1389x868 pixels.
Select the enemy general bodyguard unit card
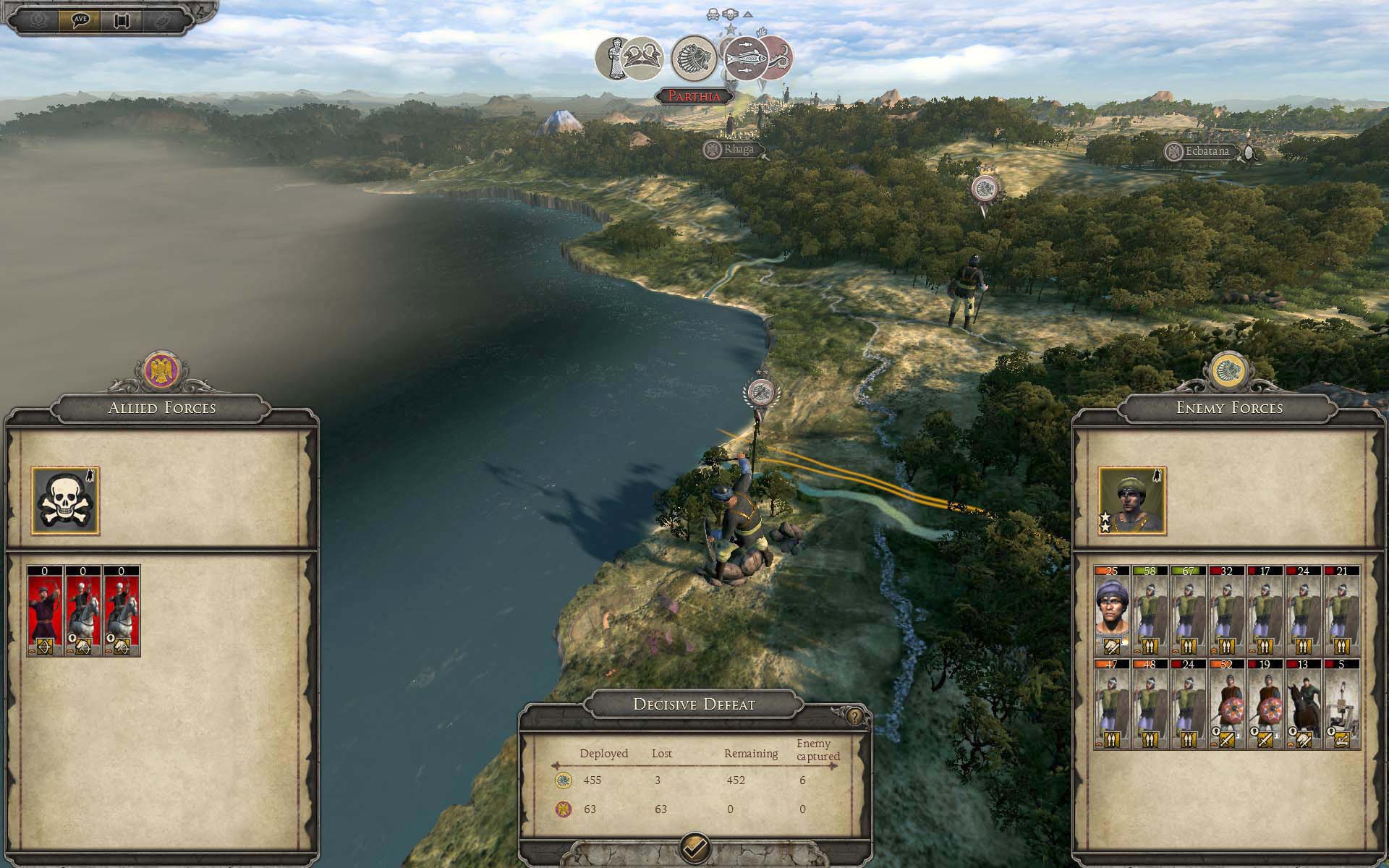coord(1113,611)
